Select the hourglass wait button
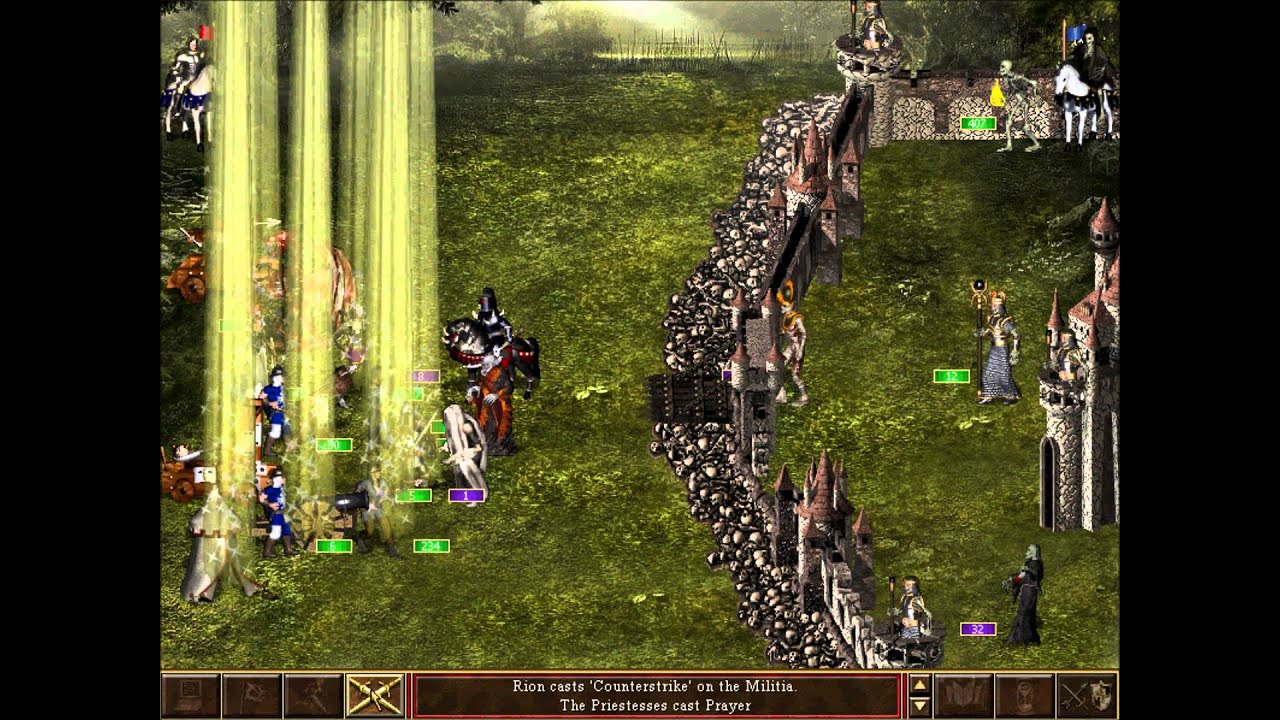Viewport: 1280px width, 720px height. pos(1024,695)
